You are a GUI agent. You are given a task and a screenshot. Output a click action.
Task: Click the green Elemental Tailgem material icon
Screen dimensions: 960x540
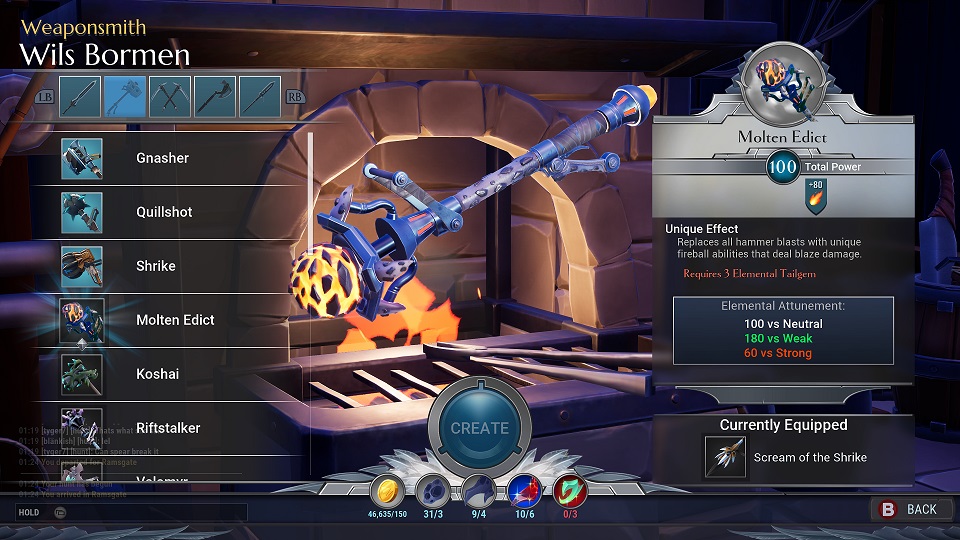click(x=570, y=492)
